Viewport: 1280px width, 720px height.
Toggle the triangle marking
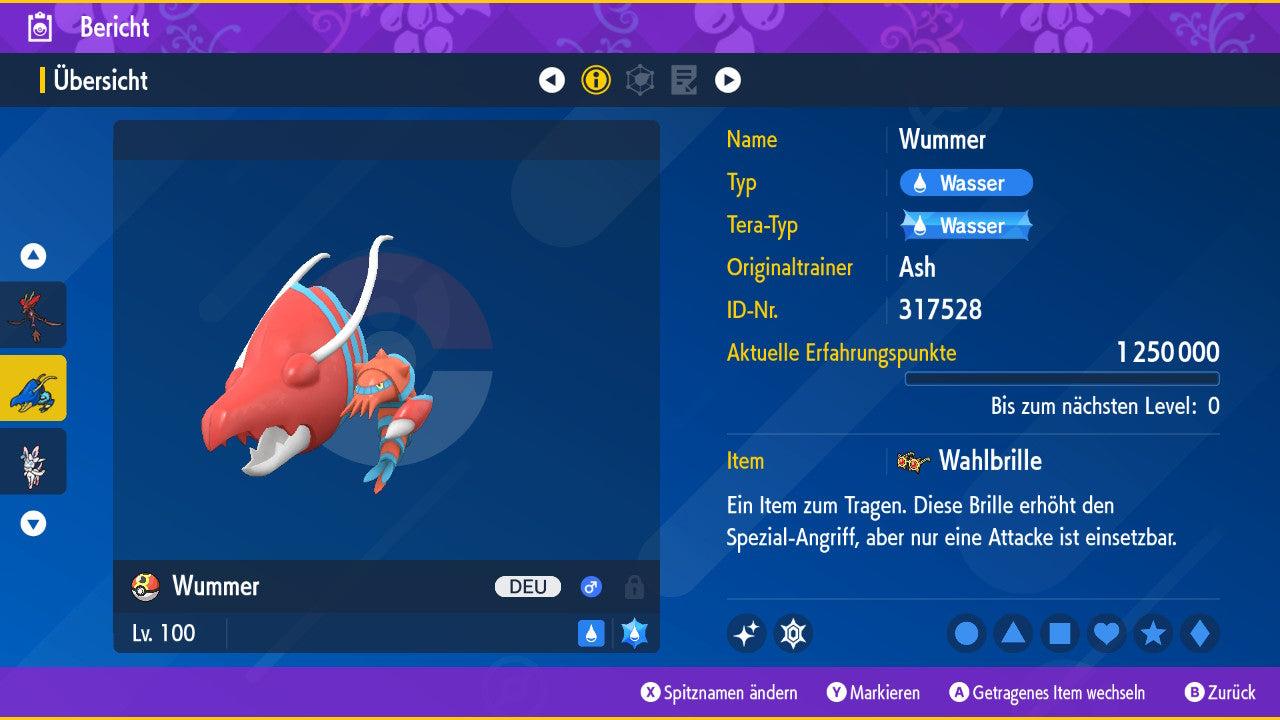(x=1013, y=633)
